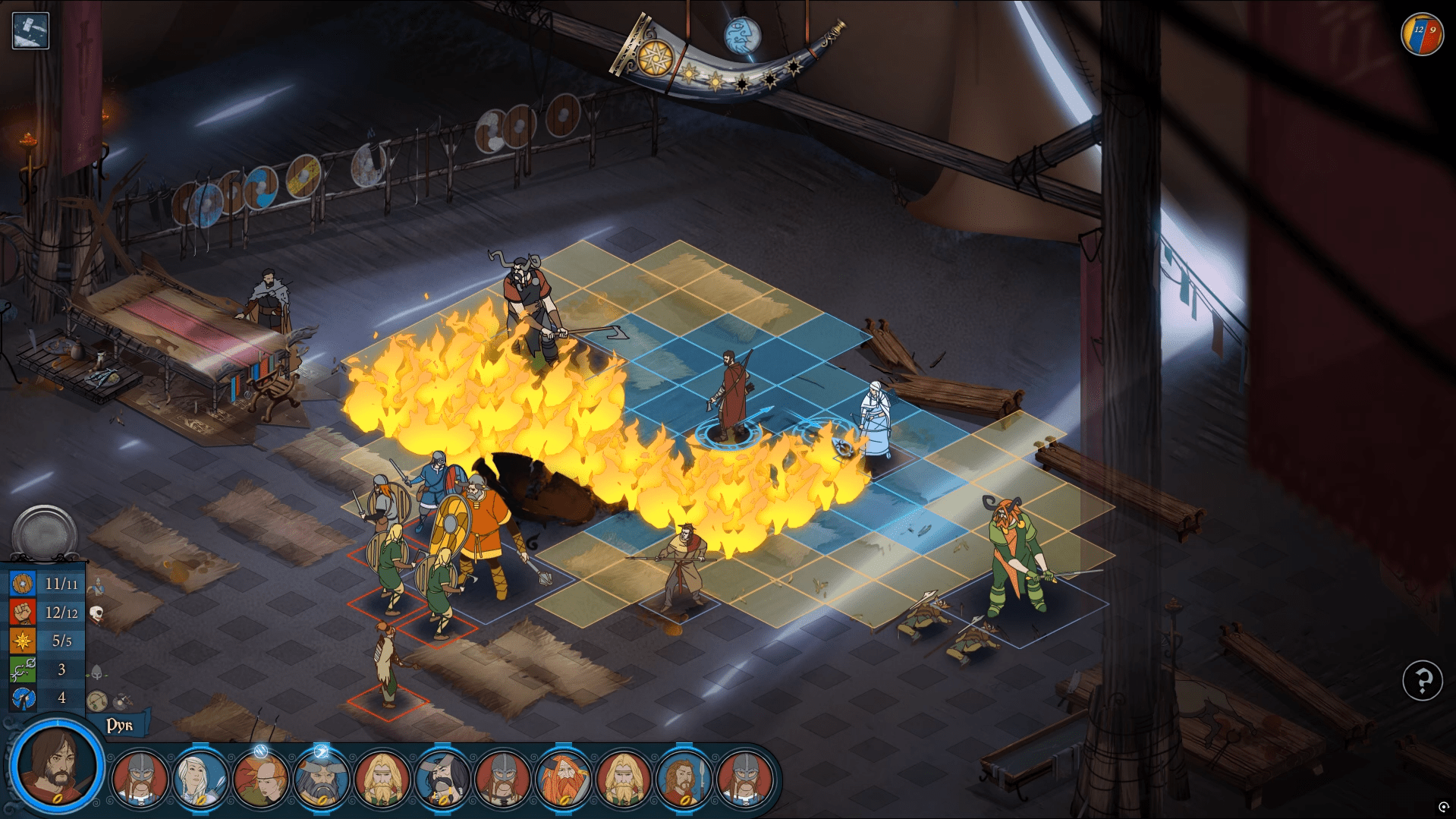Screen dimensions: 1456x819
Task: Click the blue armor break stat icon
Action: point(22,698)
